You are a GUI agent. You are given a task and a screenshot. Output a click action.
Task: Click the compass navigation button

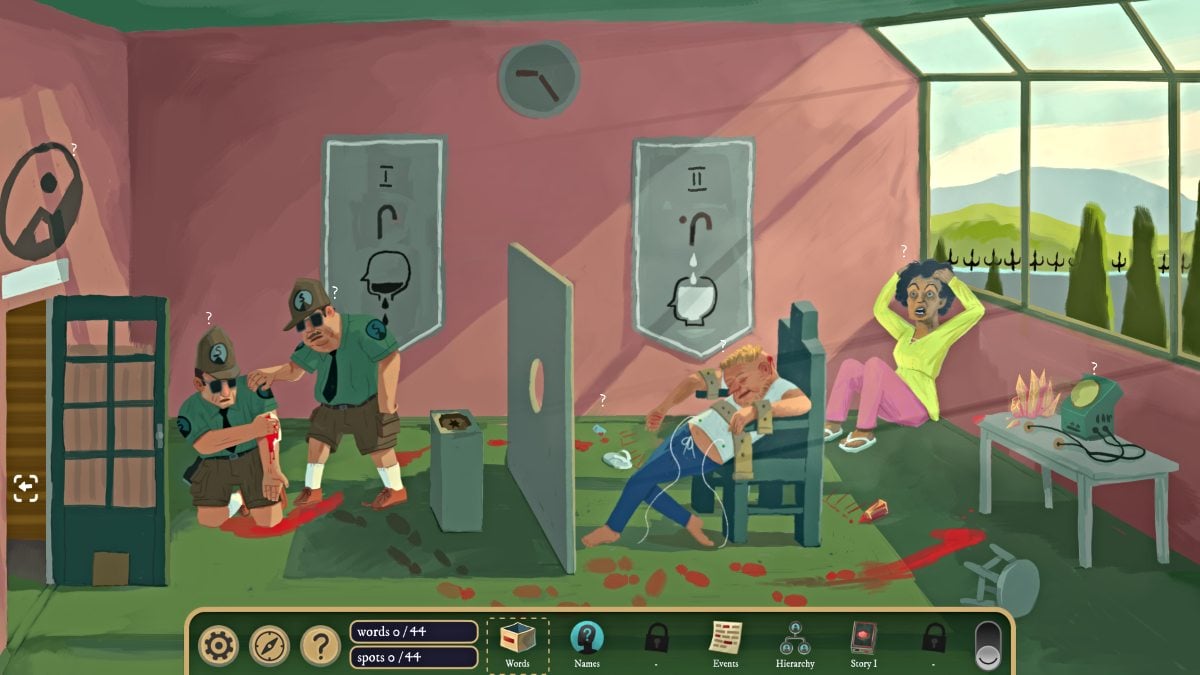click(269, 646)
